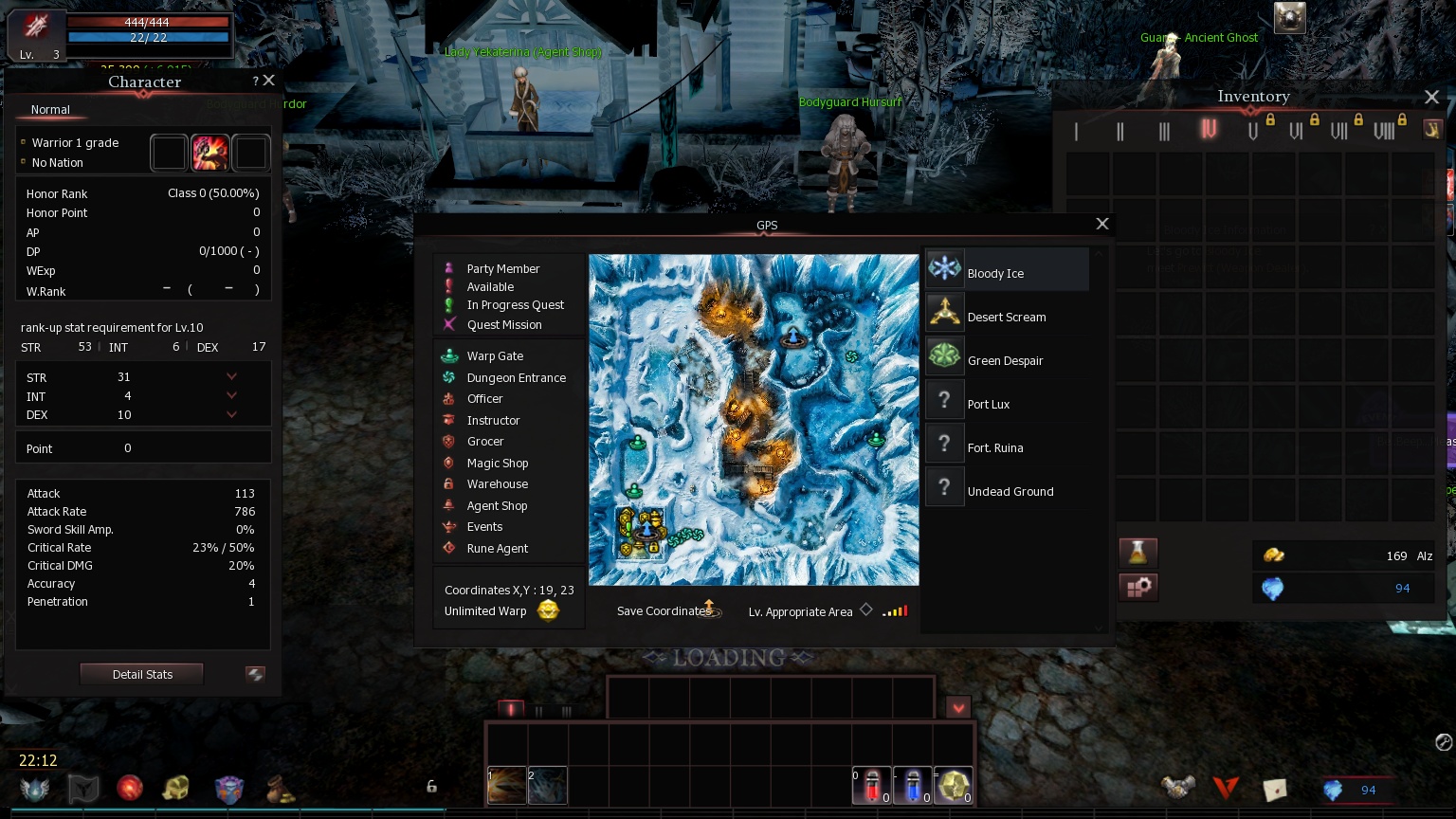This screenshot has width=1456, height=819.
Task: Open the Detail Stats button
Action: pyautogui.click(x=142, y=674)
